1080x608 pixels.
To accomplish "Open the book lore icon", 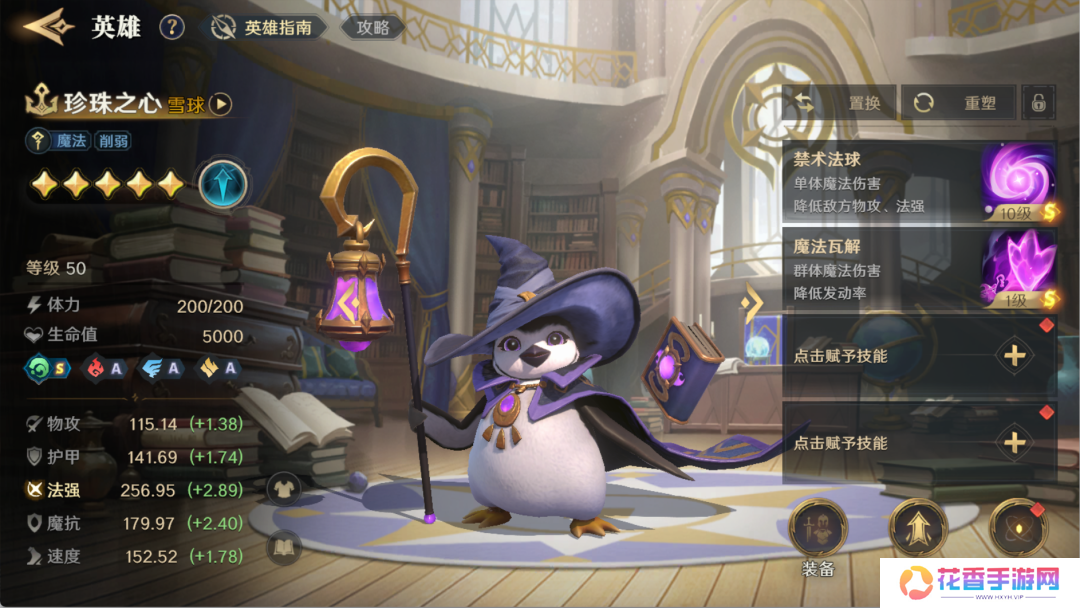I will [x=284, y=547].
